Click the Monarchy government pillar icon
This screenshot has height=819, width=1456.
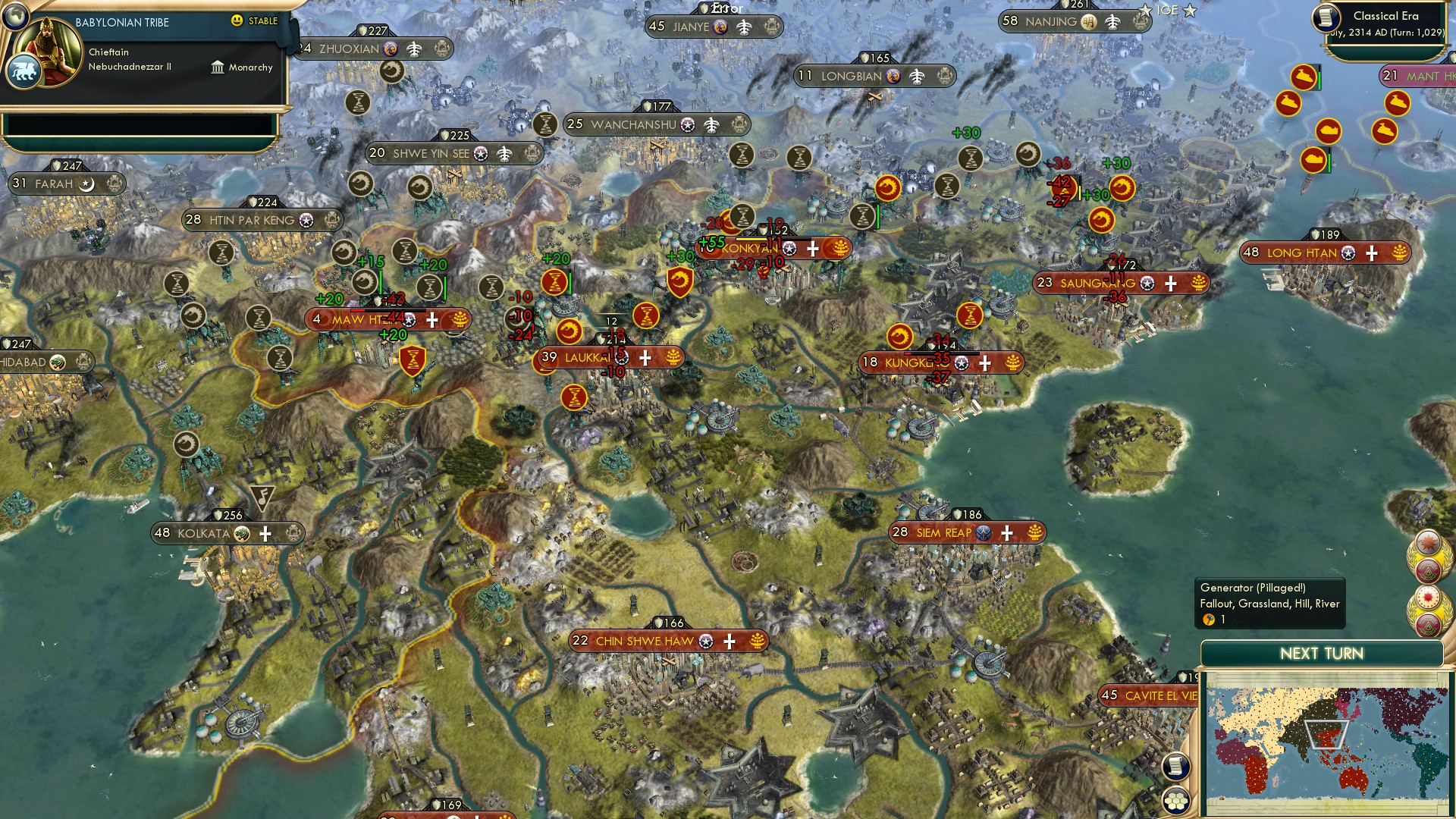(218, 67)
